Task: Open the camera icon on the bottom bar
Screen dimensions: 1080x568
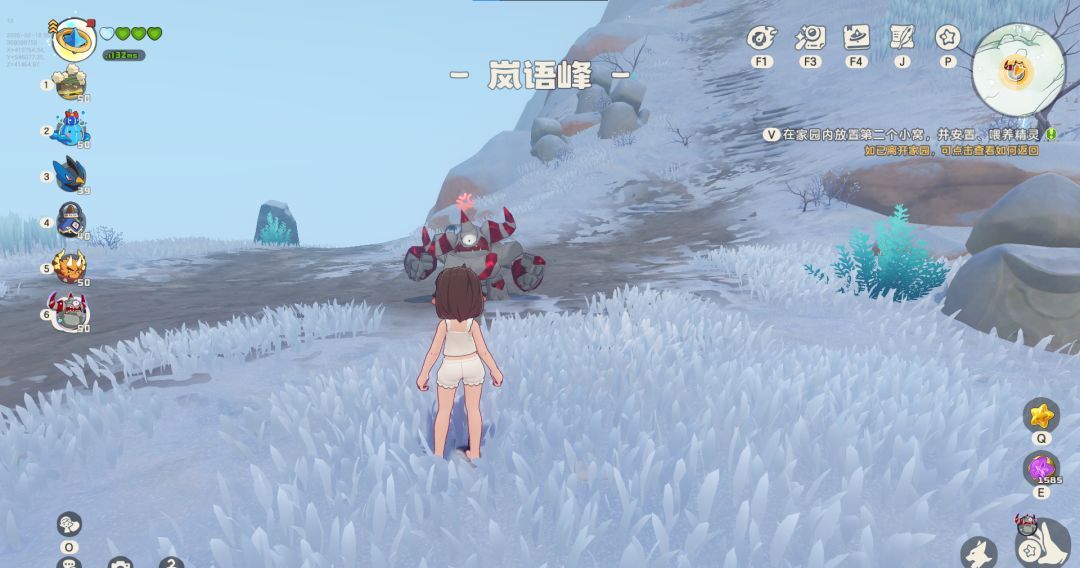Action: 121,563
